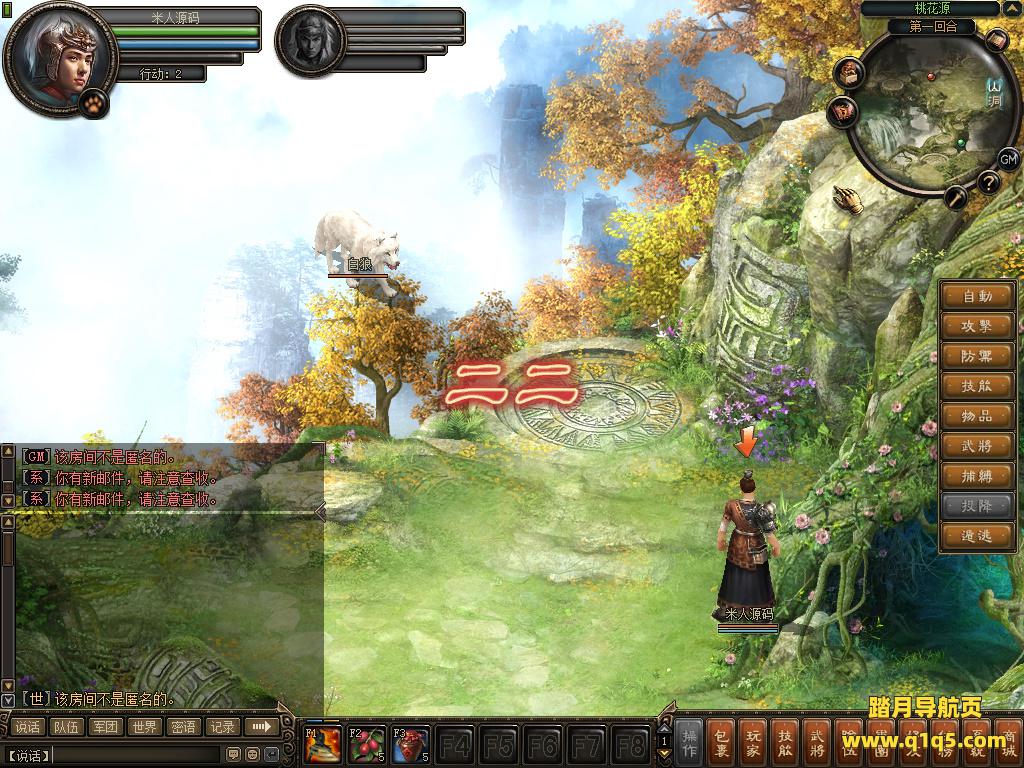Image resolution: width=1024 pixels, height=768 pixels.
Task: Open help with the question mark icon
Action: coord(988,182)
